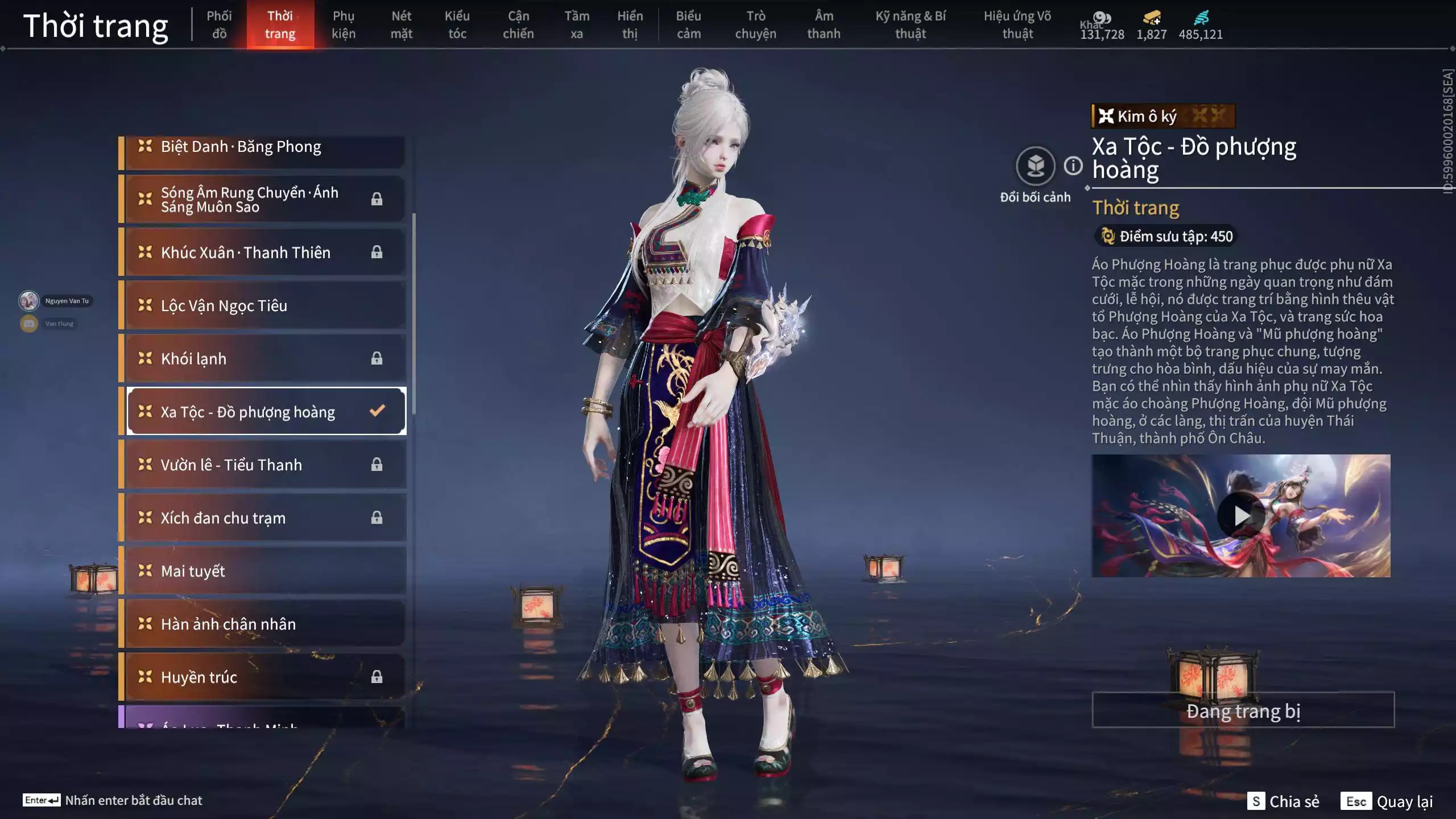The image size is (1456, 819).
Task: Click the gold coin currency icon
Action: point(1102,18)
